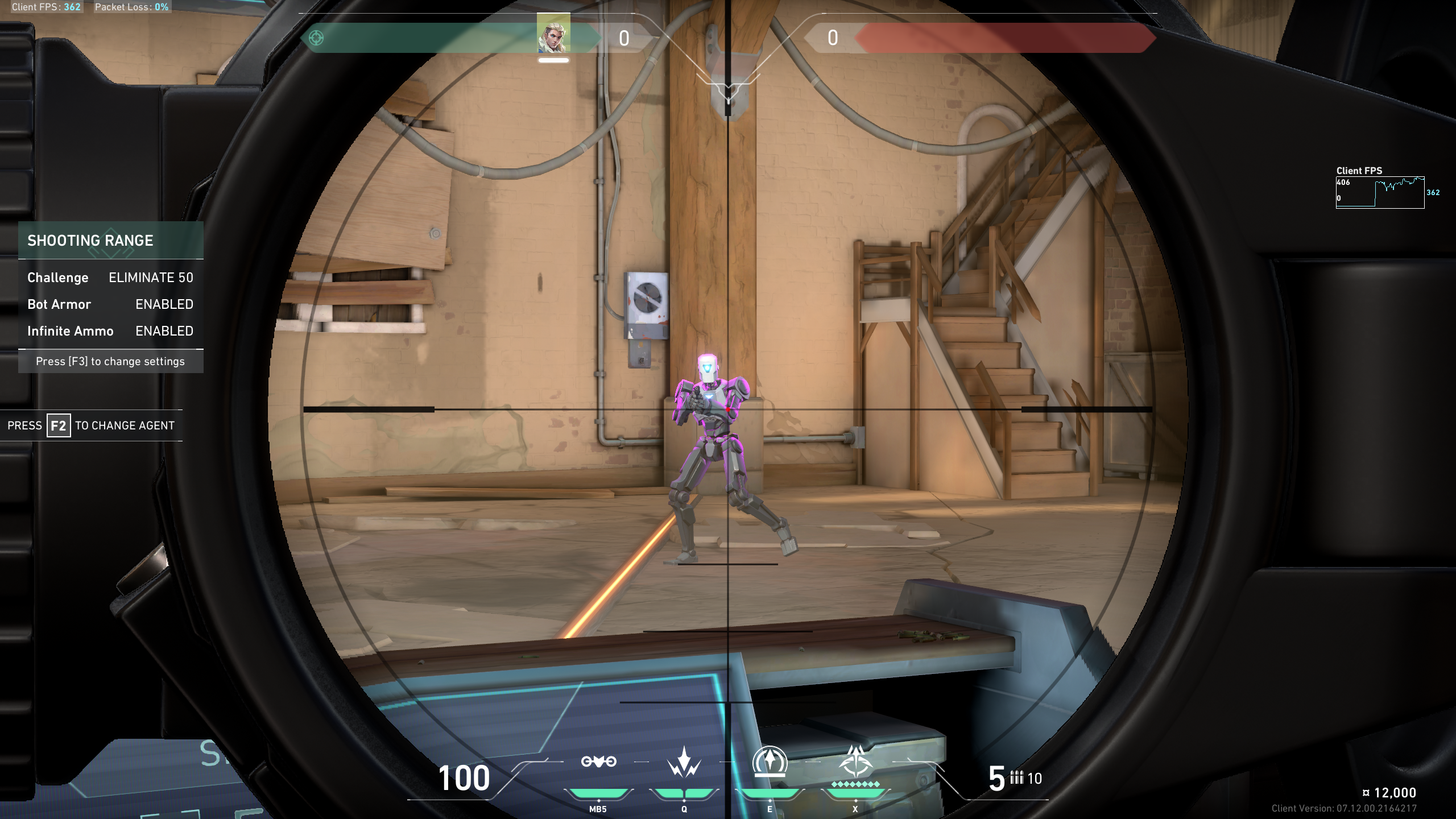Toggle the Infinite Ammo setting row
The width and height of the screenshot is (1456, 819).
pos(110,331)
